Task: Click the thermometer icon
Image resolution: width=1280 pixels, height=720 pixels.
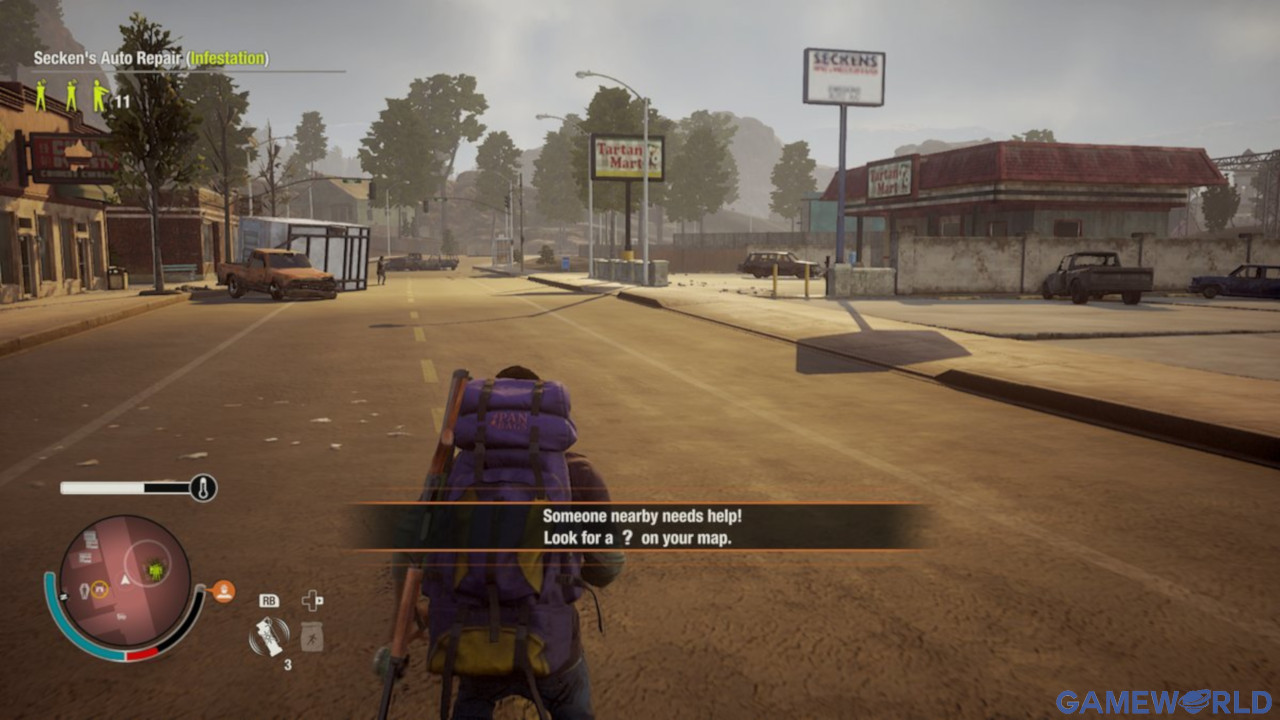Action: click(x=203, y=488)
